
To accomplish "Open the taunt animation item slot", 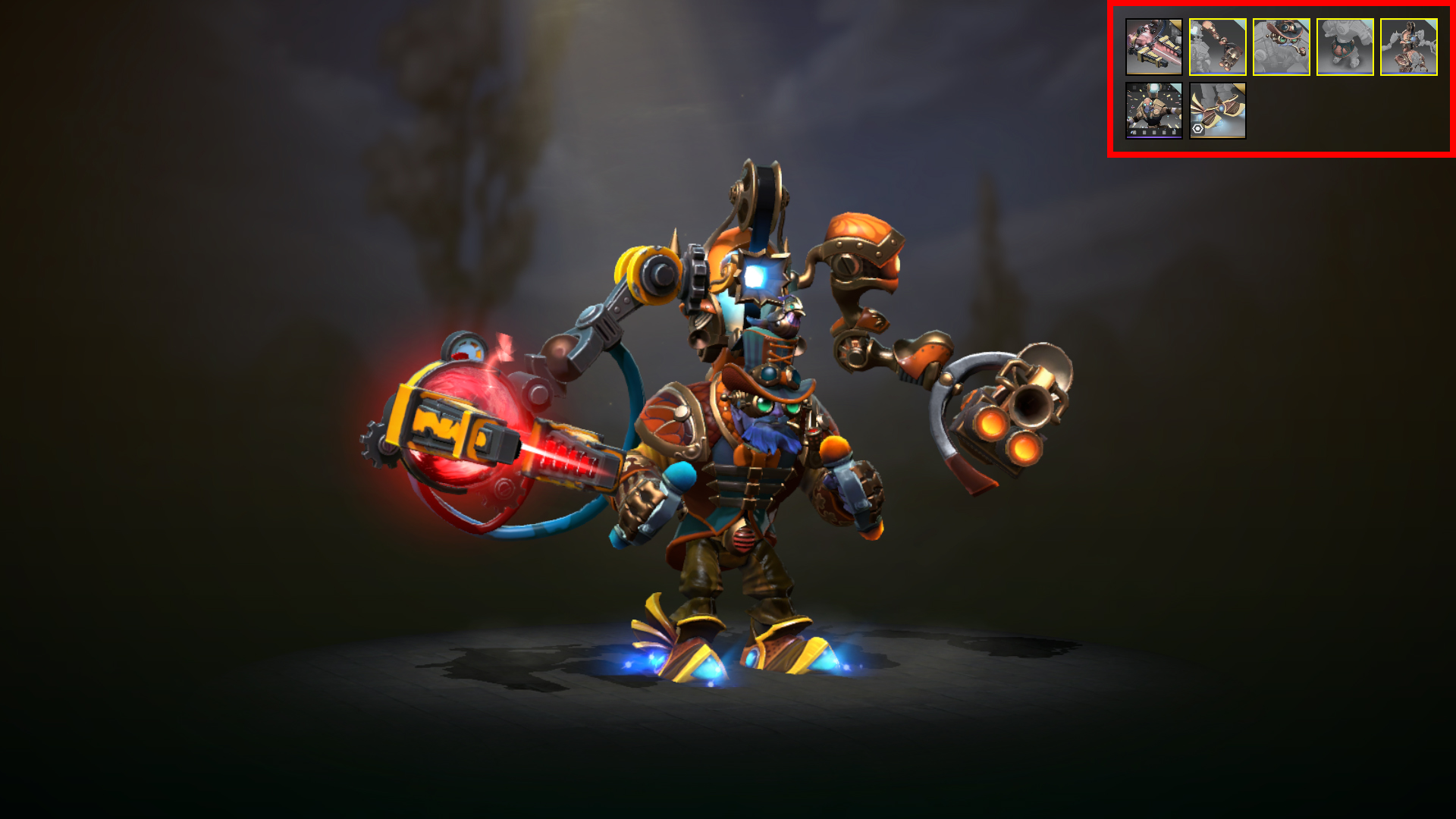I will pos(1154,112).
